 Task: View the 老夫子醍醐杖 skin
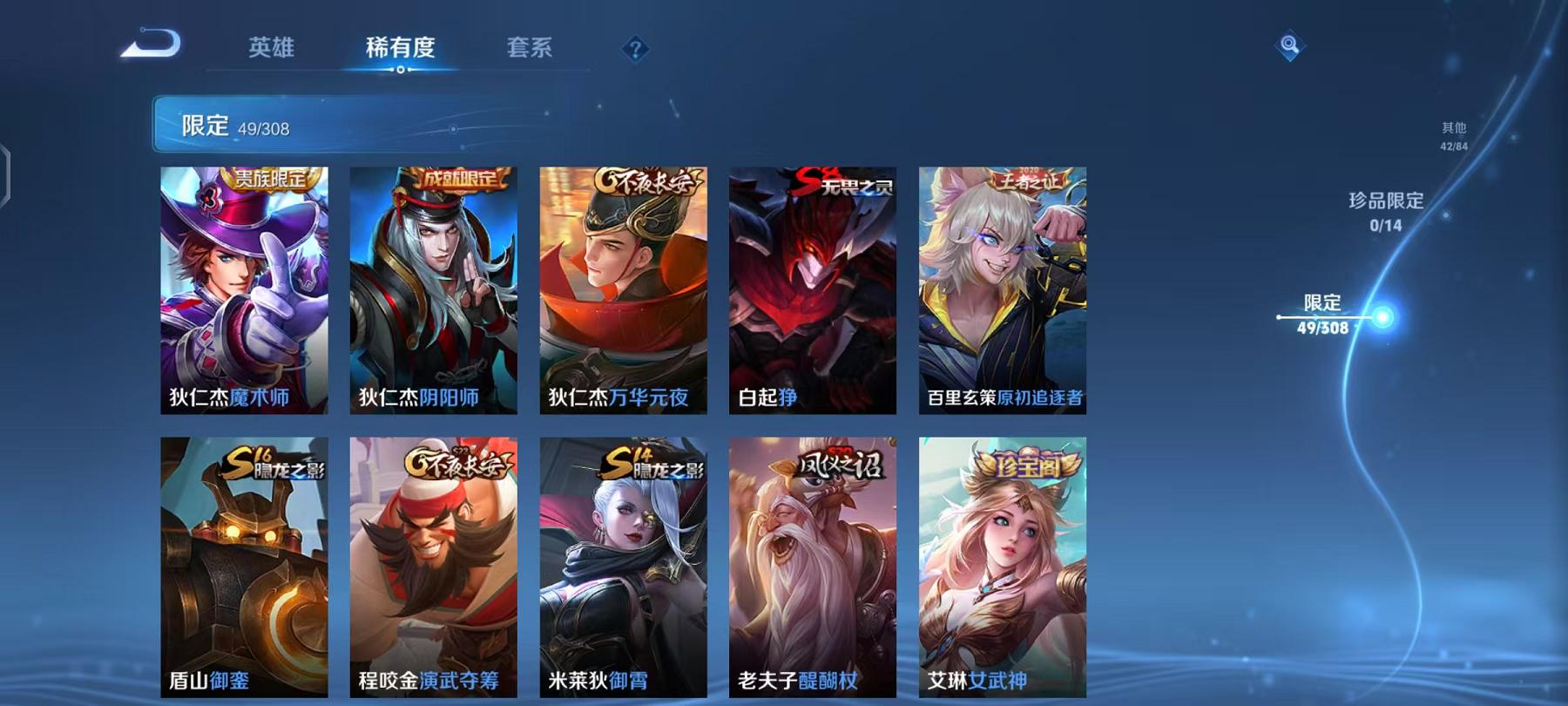click(x=811, y=567)
